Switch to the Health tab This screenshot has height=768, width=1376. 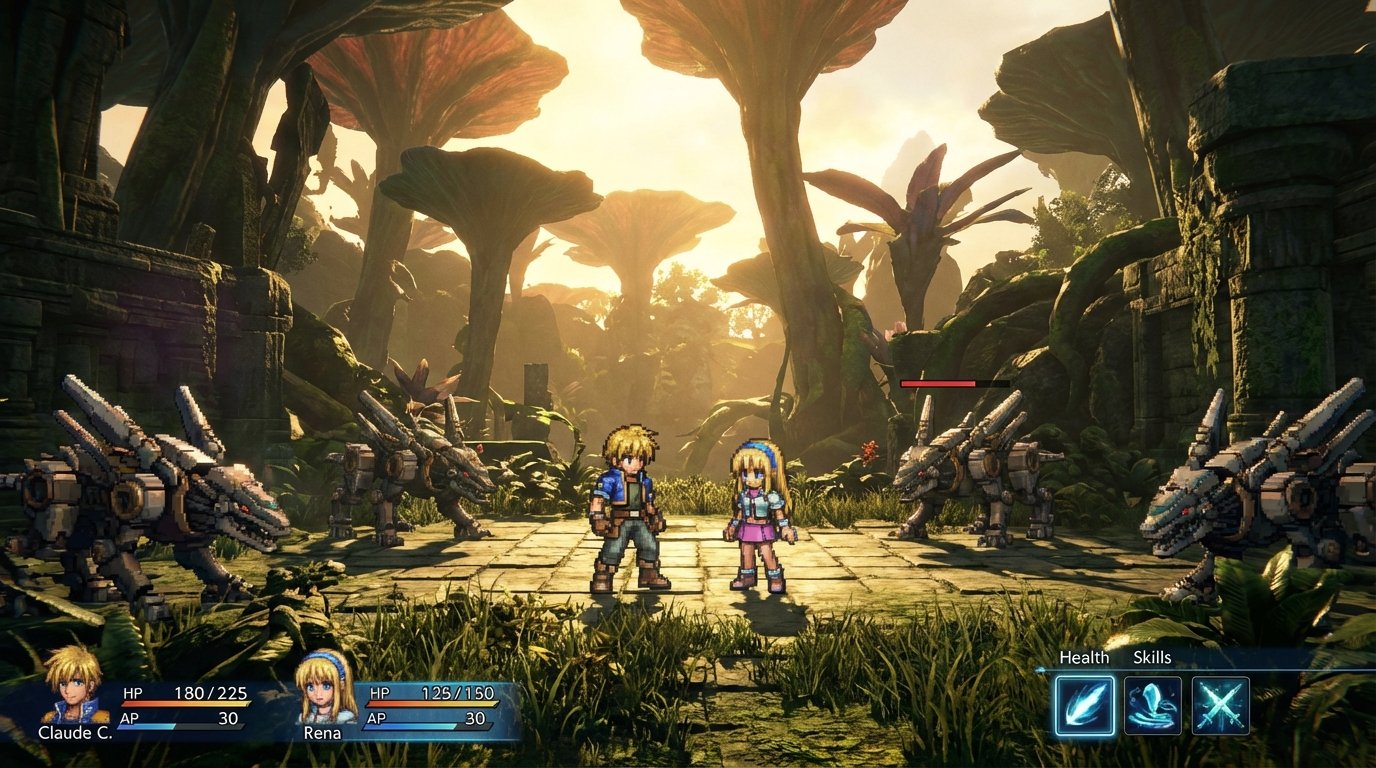tap(1086, 658)
